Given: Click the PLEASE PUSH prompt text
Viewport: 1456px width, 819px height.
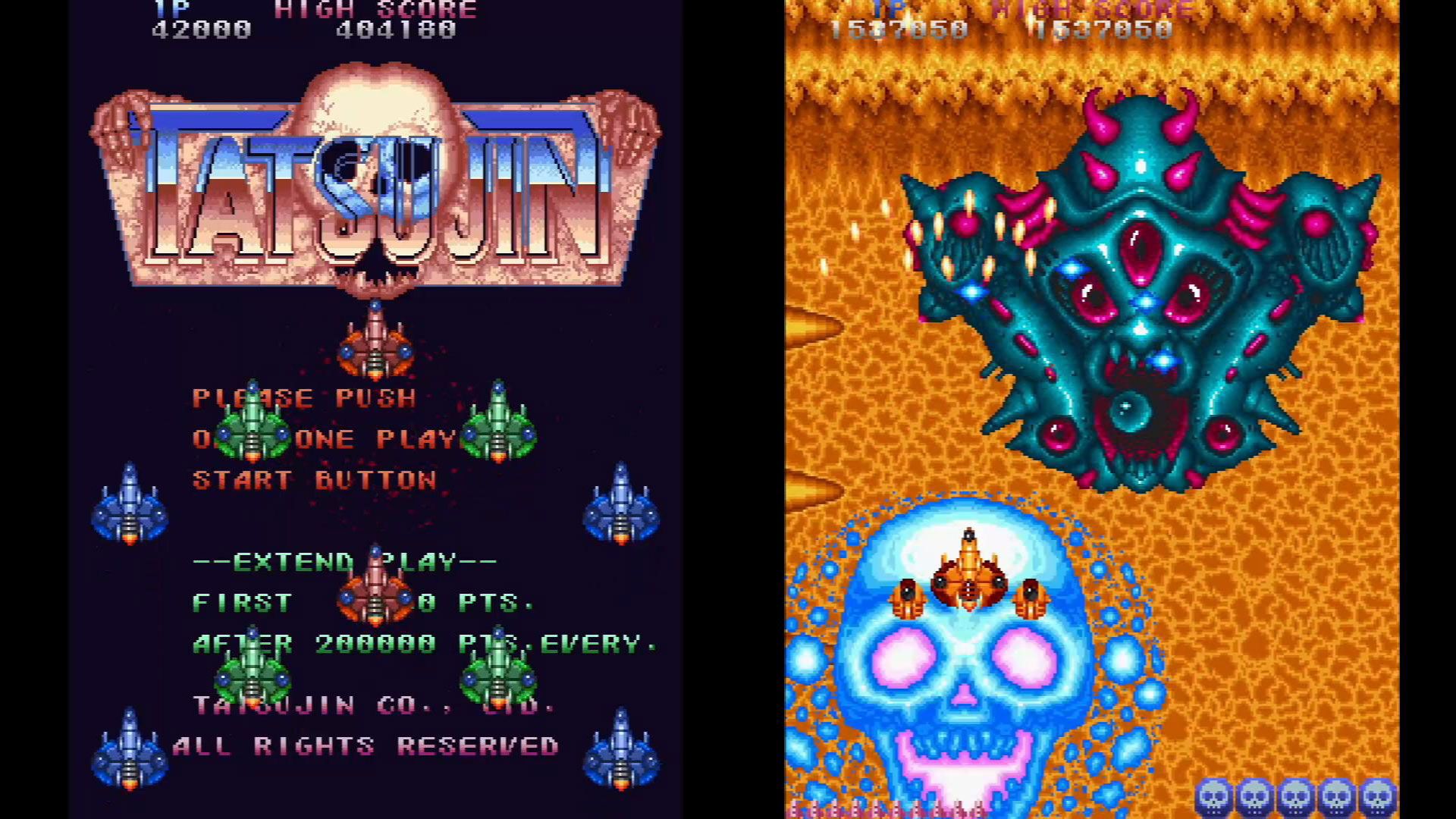Looking at the screenshot, I should (303, 397).
